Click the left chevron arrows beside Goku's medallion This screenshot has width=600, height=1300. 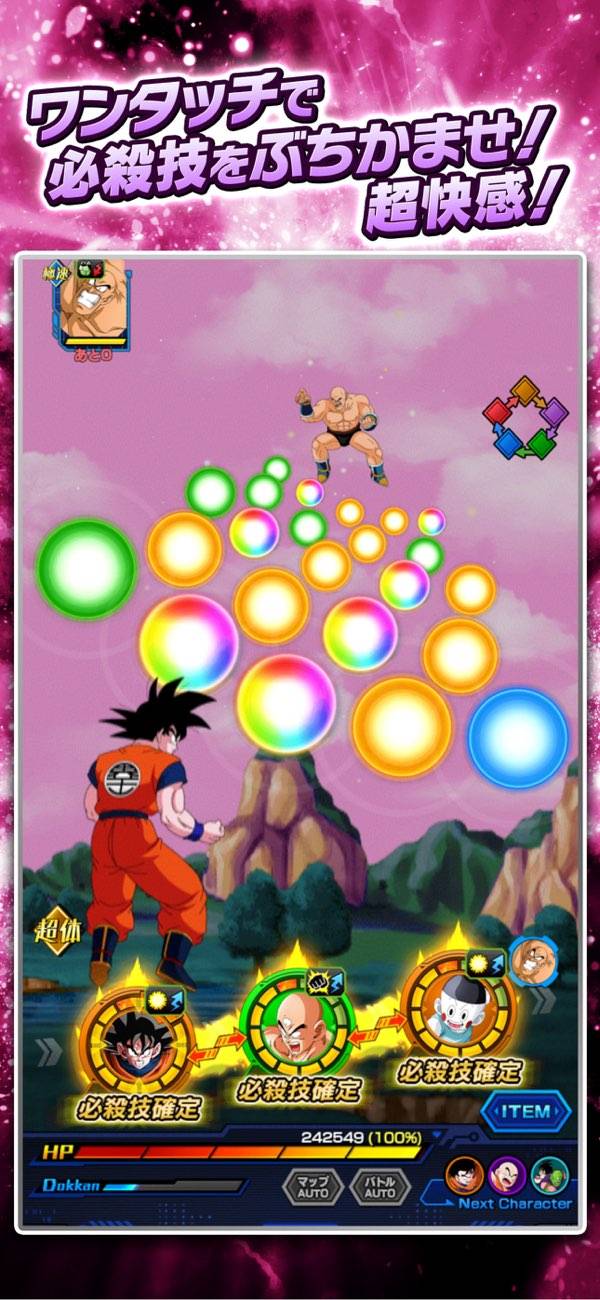(x=47, y=1049)
